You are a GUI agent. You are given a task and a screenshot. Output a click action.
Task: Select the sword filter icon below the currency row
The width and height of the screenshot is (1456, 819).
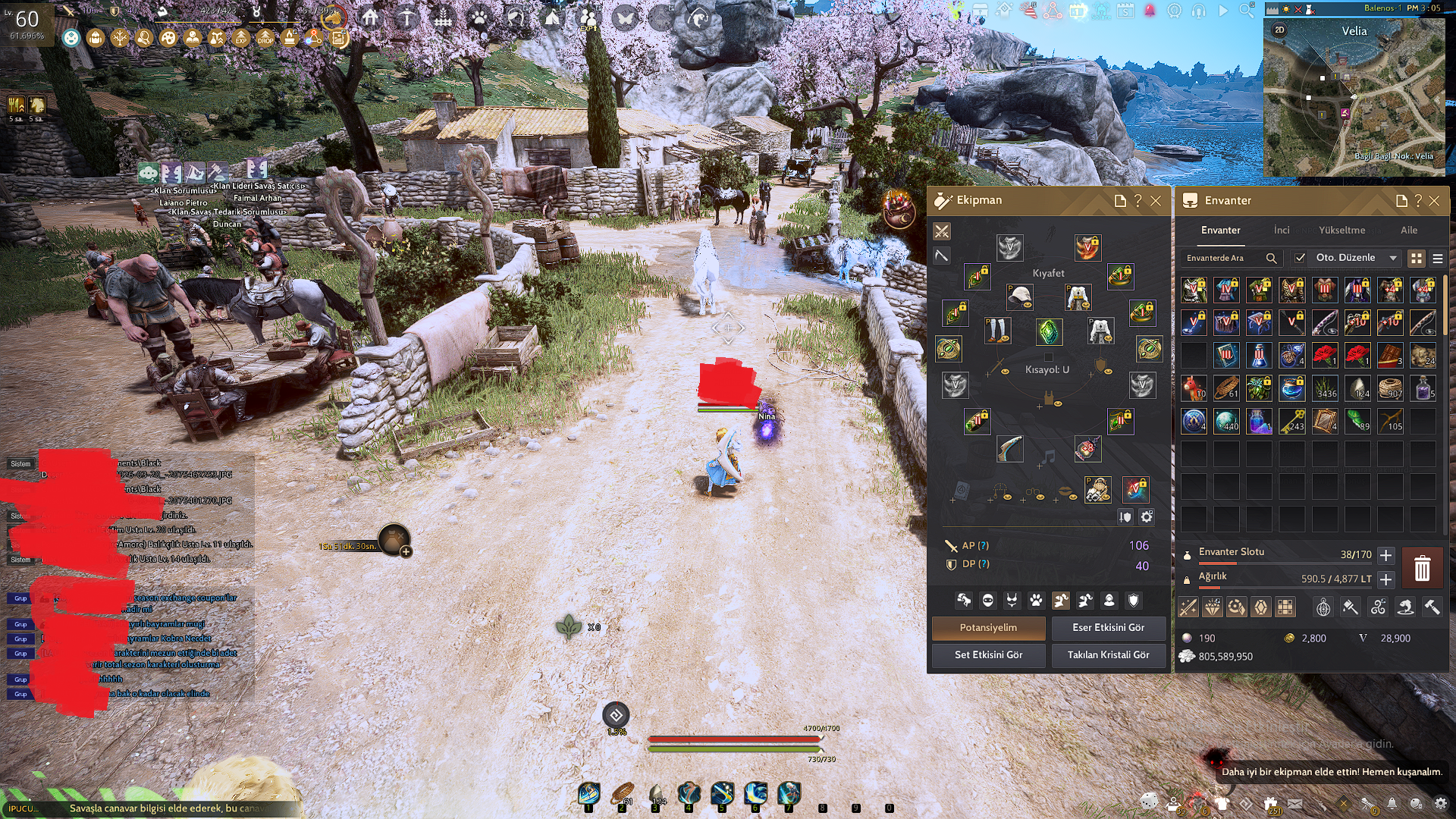pos(1188,607)
